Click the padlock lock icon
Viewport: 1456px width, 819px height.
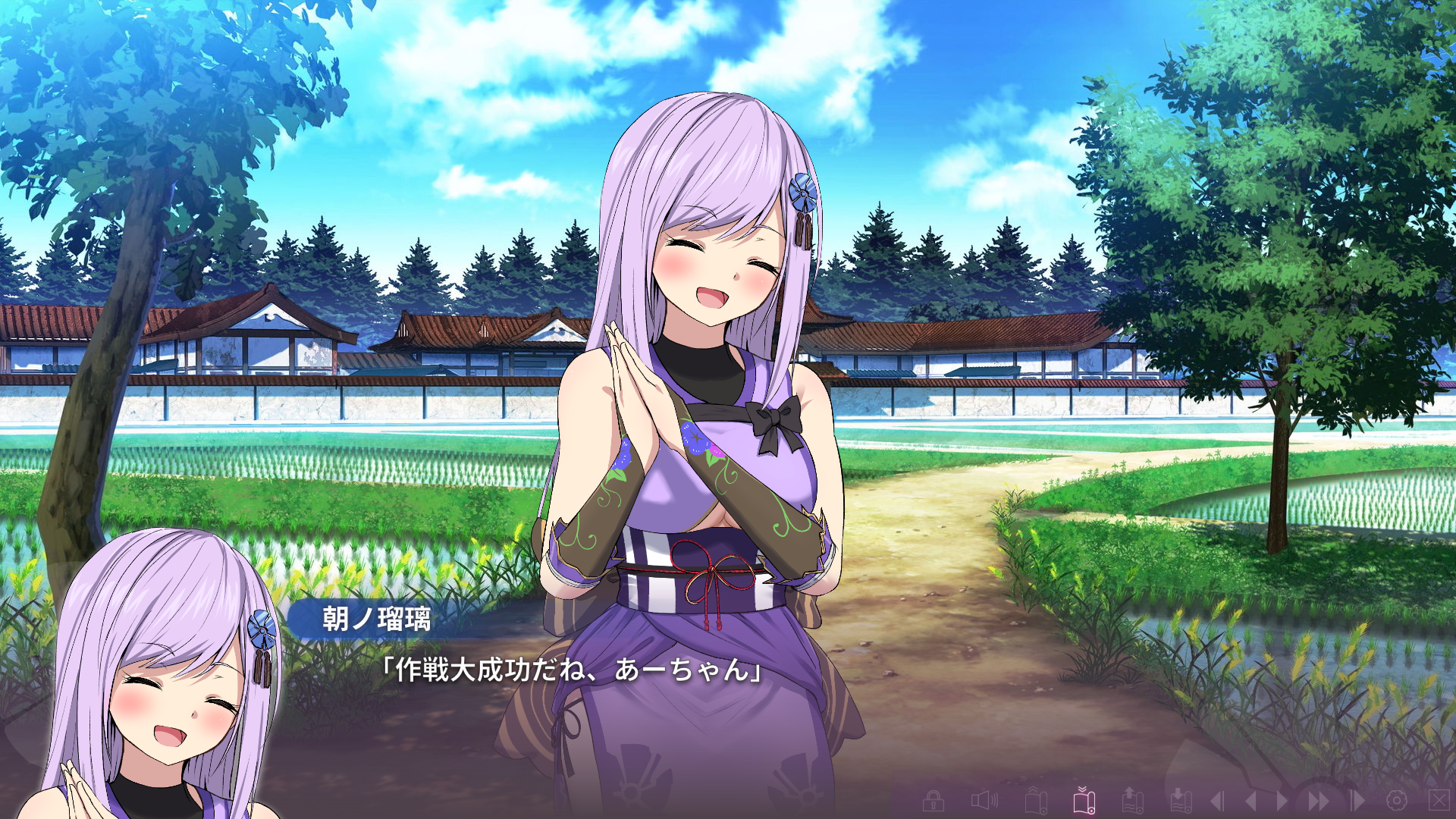coord(934,800)
